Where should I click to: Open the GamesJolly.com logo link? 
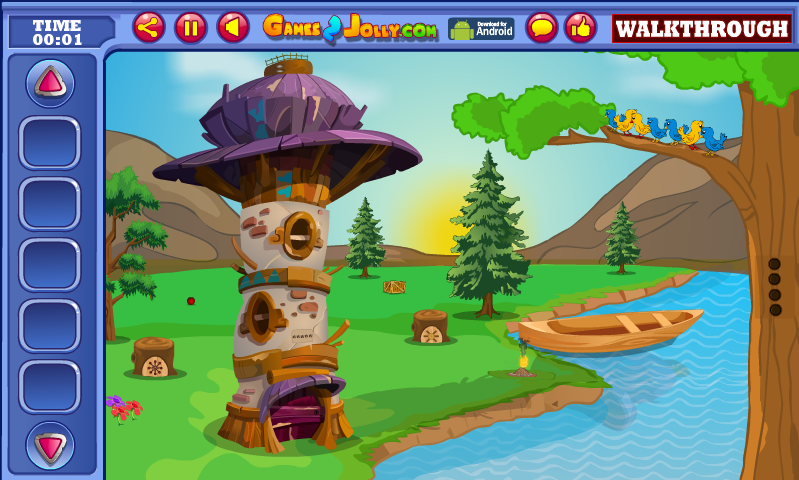coord(350,28)
